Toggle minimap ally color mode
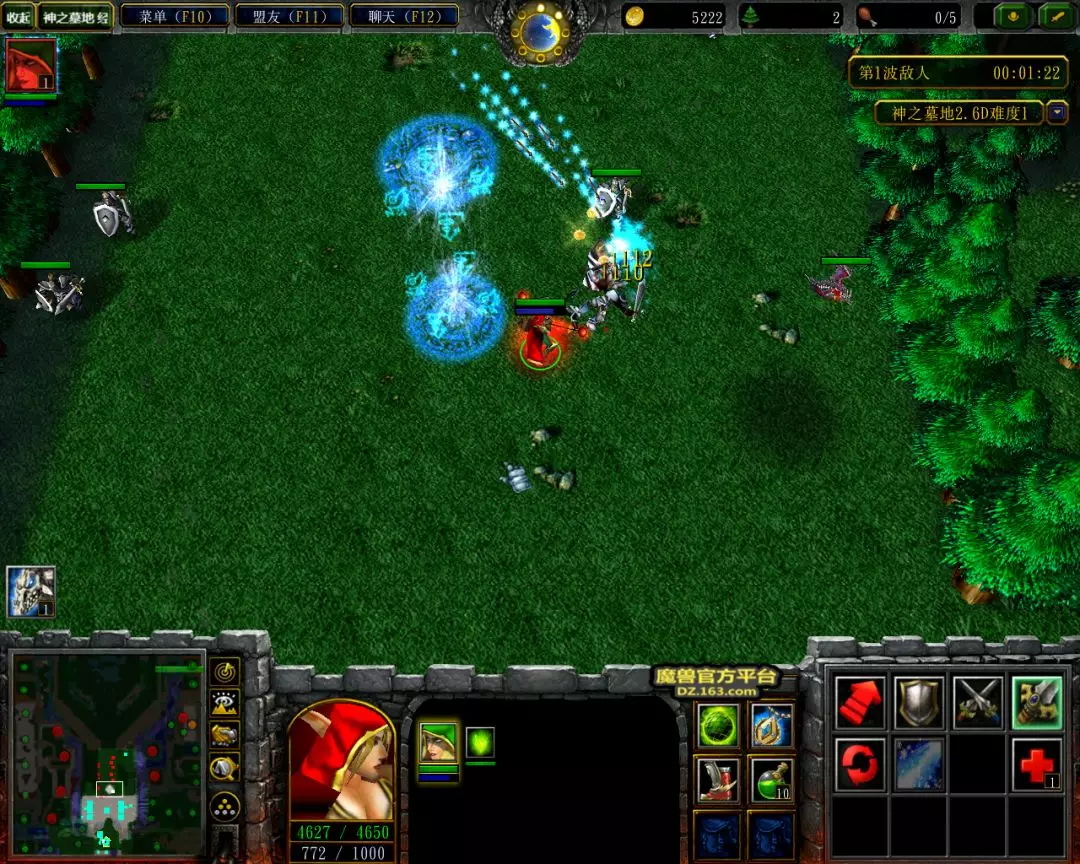 (226, 735)
